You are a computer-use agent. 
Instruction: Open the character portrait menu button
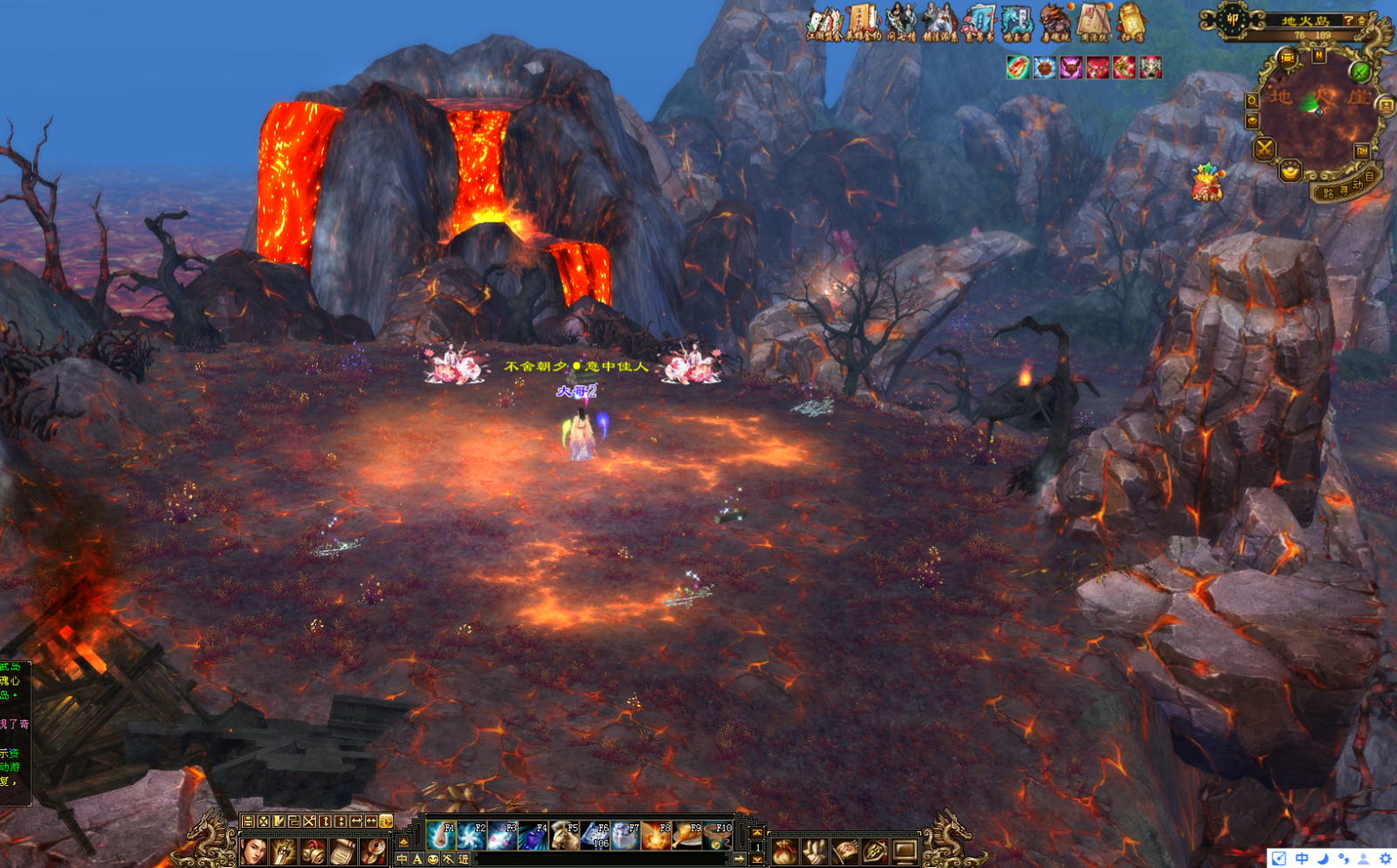[x=254, y=851]
